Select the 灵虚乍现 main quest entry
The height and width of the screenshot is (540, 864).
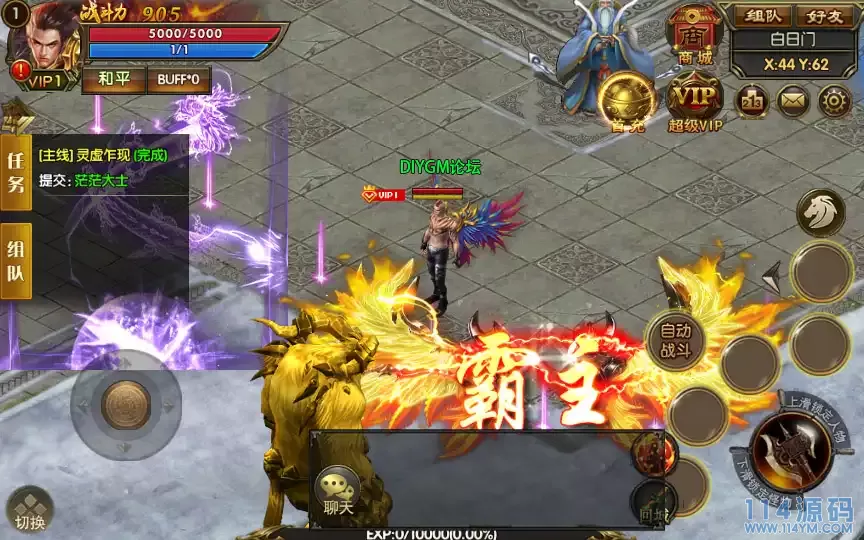click(102, 156)
